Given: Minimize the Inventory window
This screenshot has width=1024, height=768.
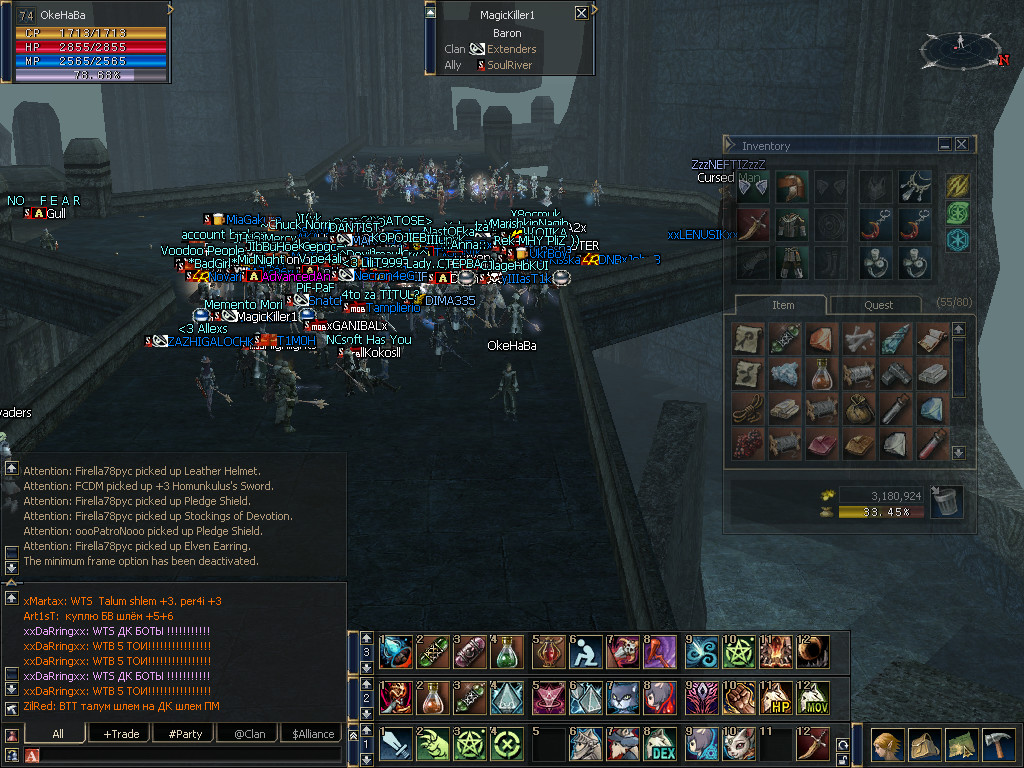Looking at the screenshot, I should click(944, 145).
